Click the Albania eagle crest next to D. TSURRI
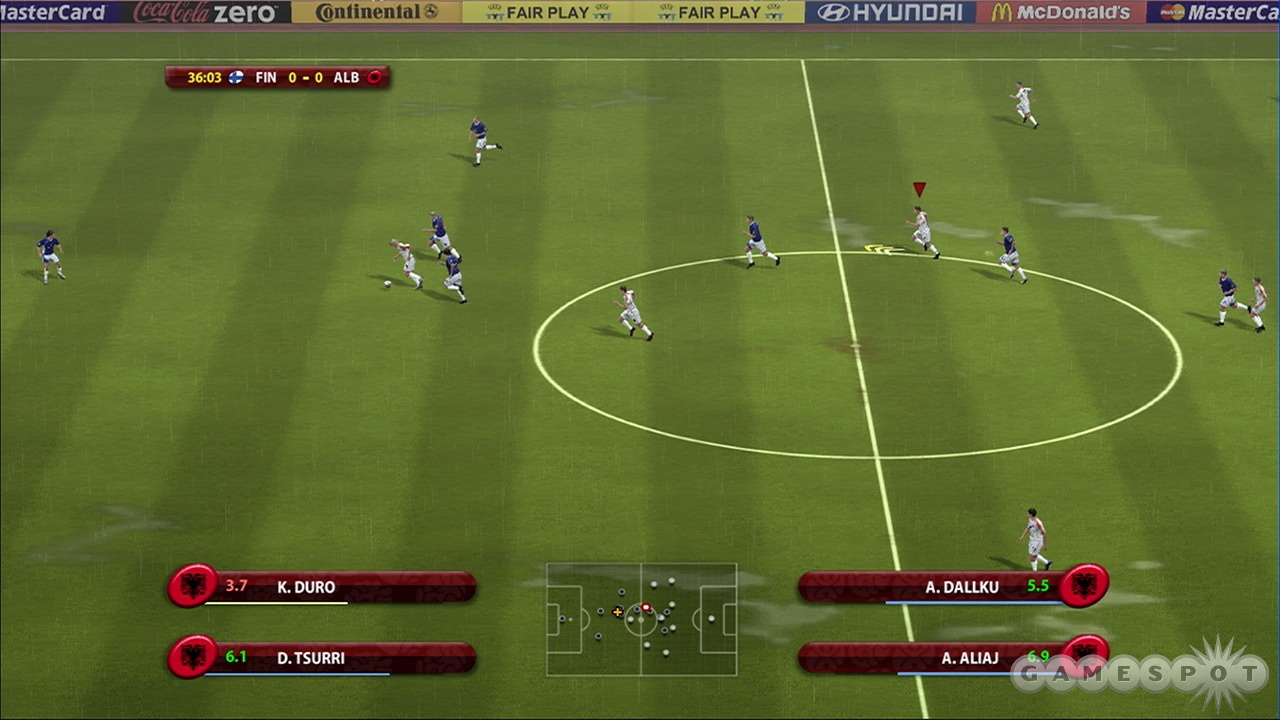The image size is (1280, 720). [194, 658]
